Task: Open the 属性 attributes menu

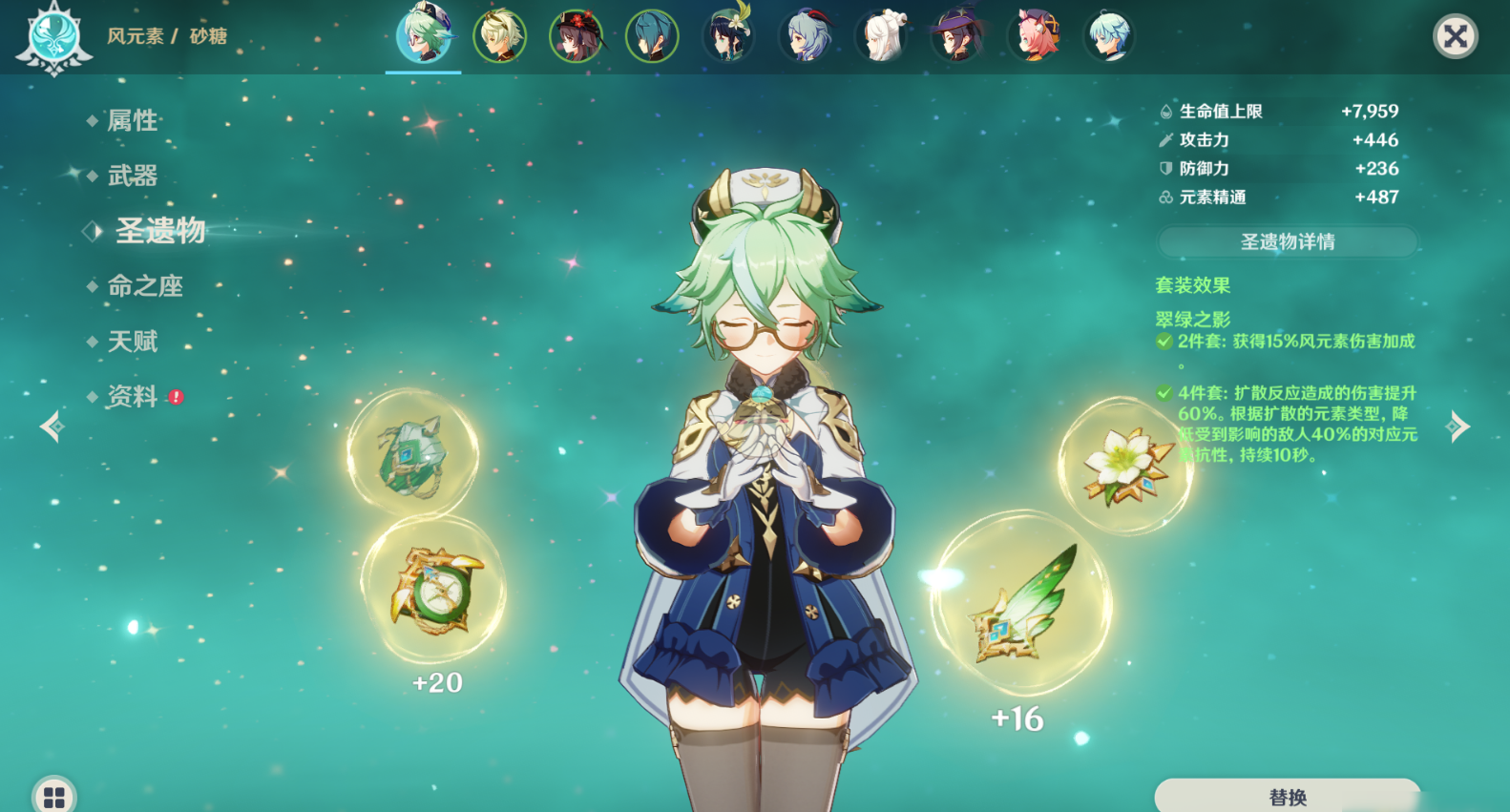Action: [x=132, y=120]
